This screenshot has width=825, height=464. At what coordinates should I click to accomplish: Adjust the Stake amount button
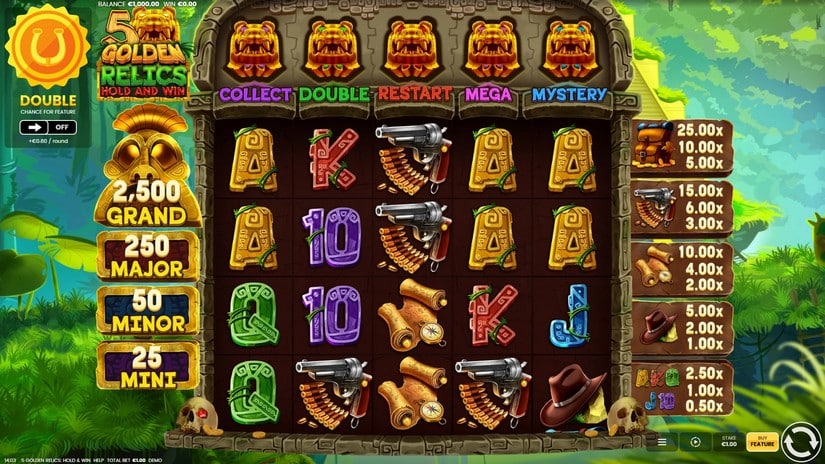[730, 440]
